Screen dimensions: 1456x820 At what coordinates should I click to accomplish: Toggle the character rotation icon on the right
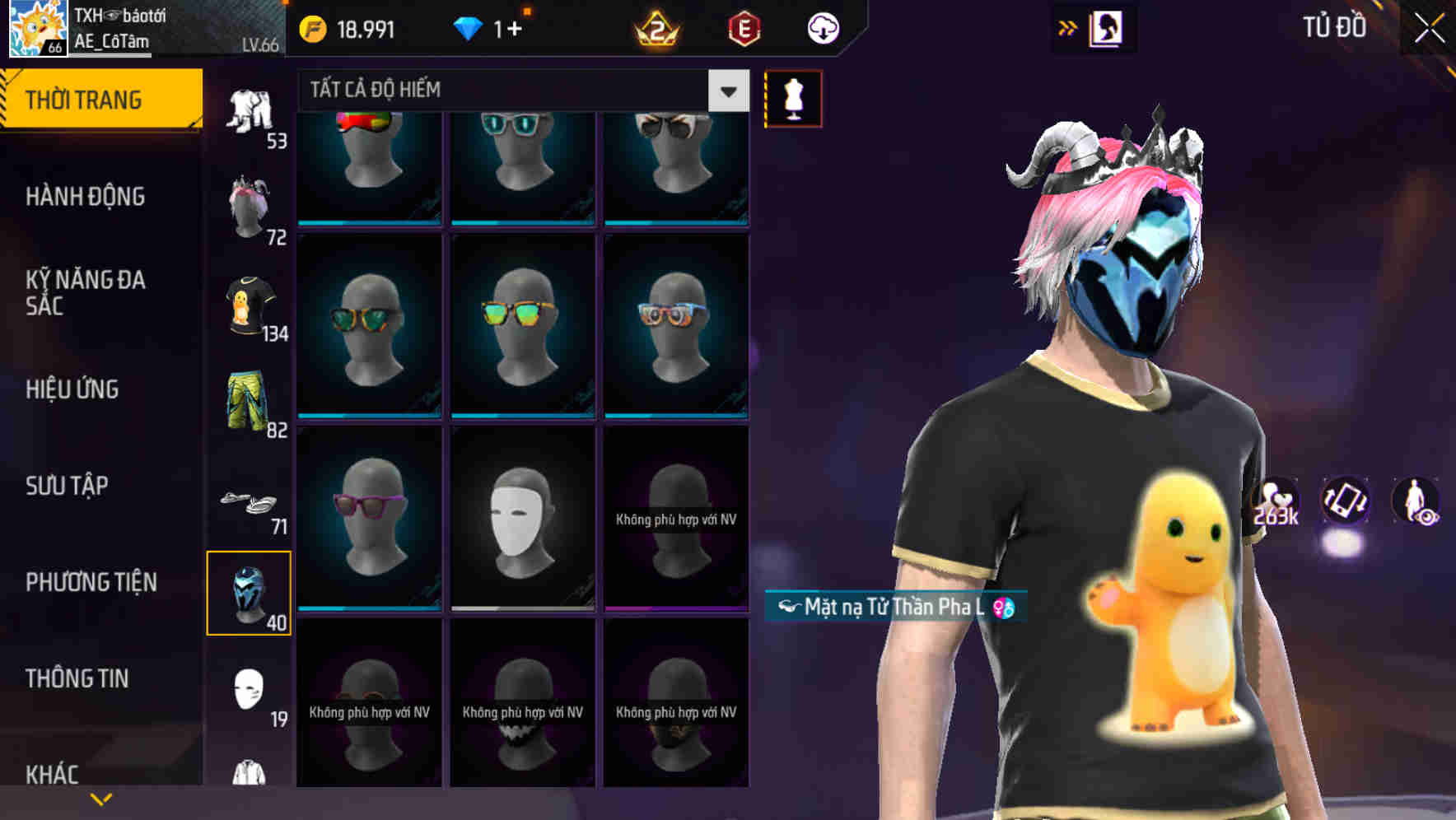point(1347,502)
